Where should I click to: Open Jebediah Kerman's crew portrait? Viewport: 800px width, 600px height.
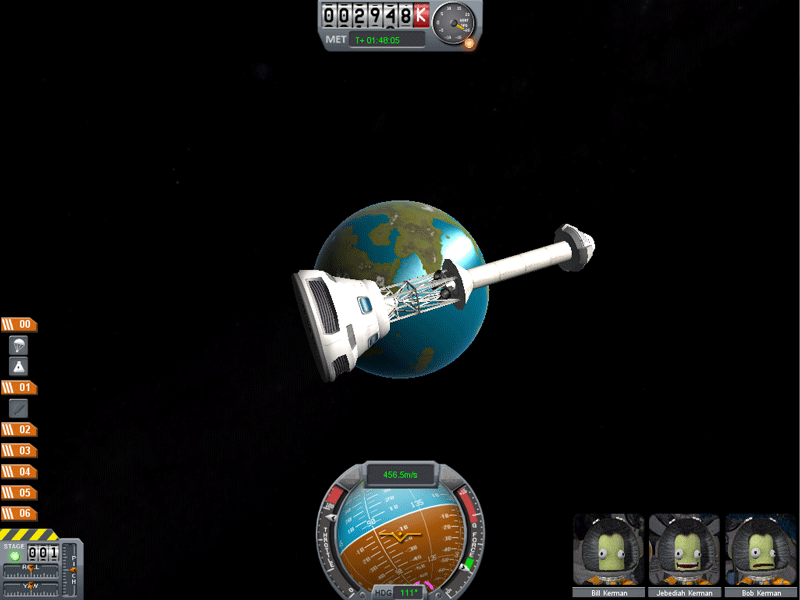pos(686,550)
